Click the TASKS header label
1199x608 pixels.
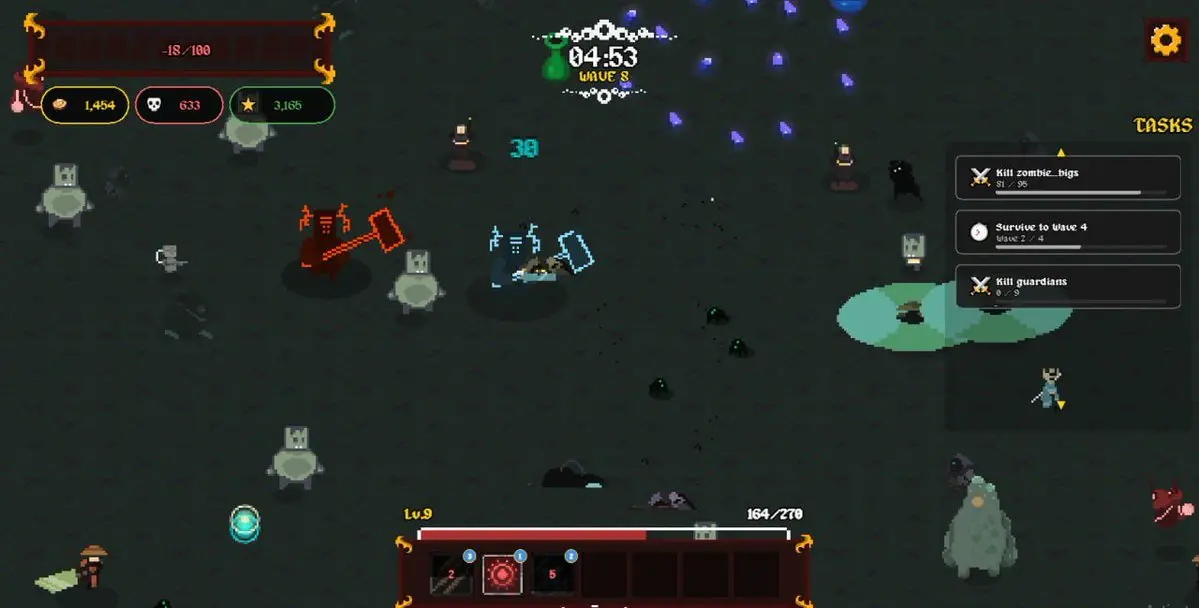1163,125
